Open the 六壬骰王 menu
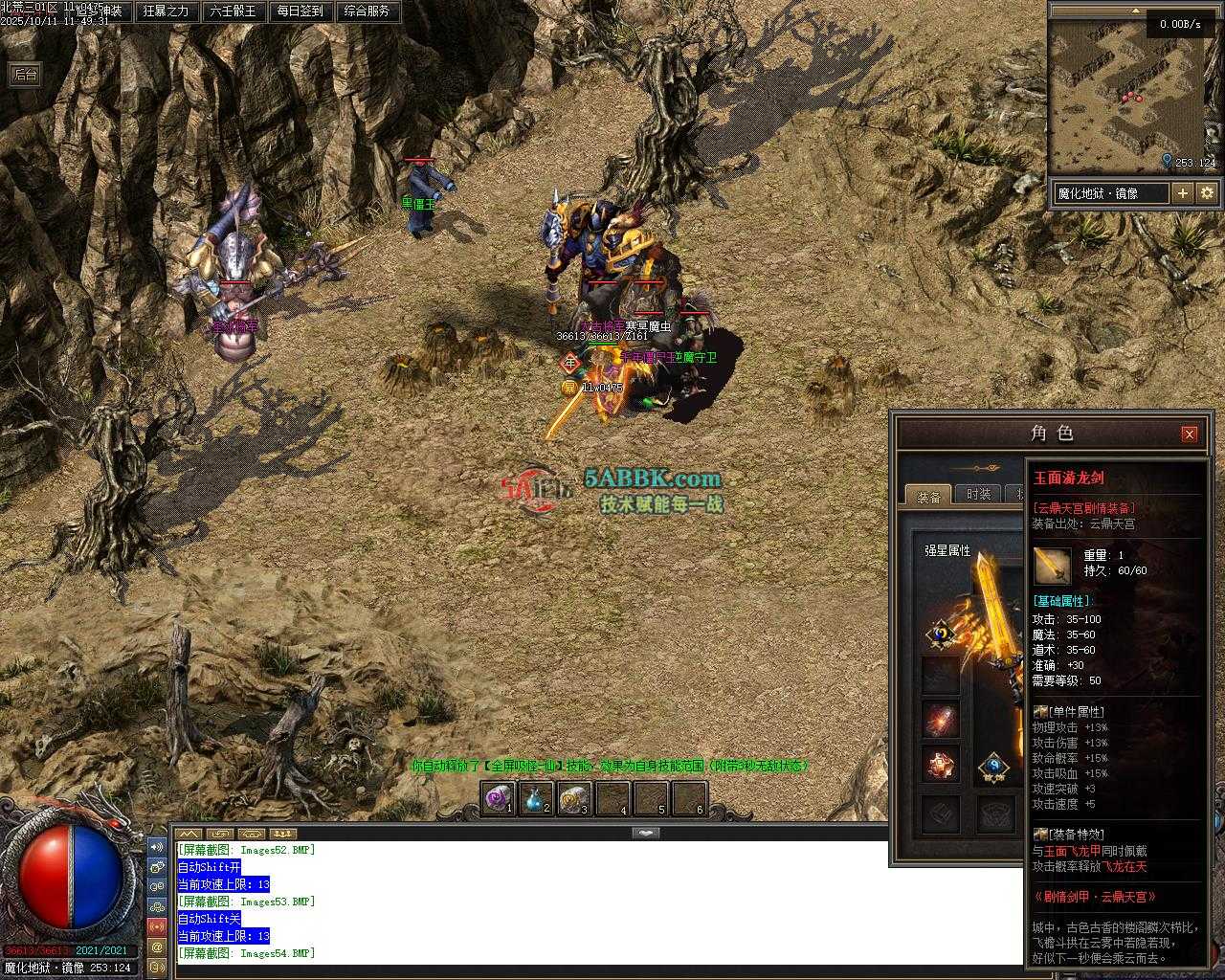1225x980 pixels. click(x=233, y=11)
